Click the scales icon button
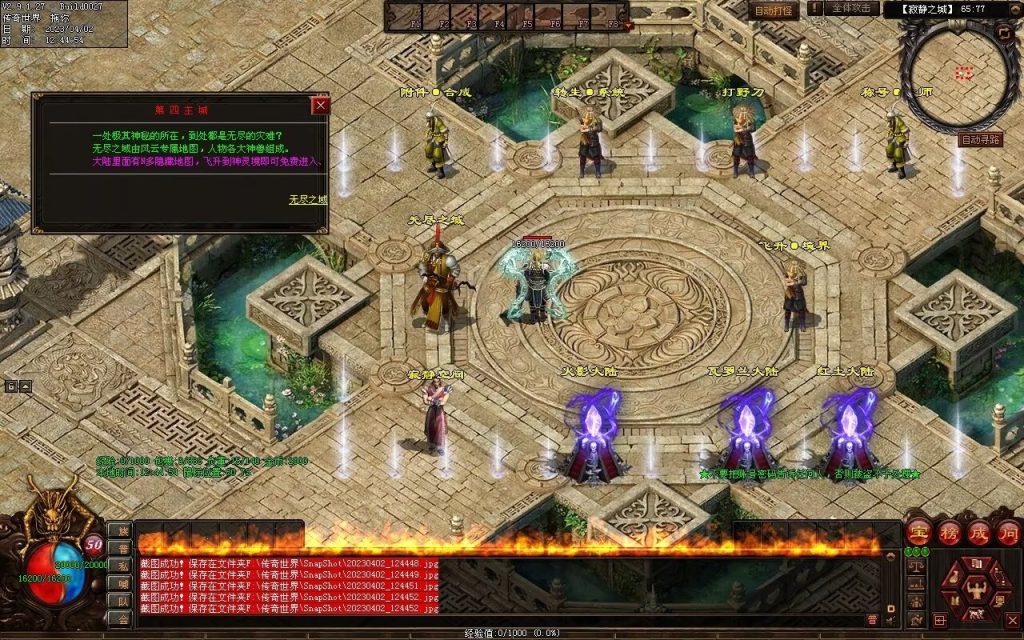Image resolution: width=1024 pixels, height=640 pixels. point(915,566)
